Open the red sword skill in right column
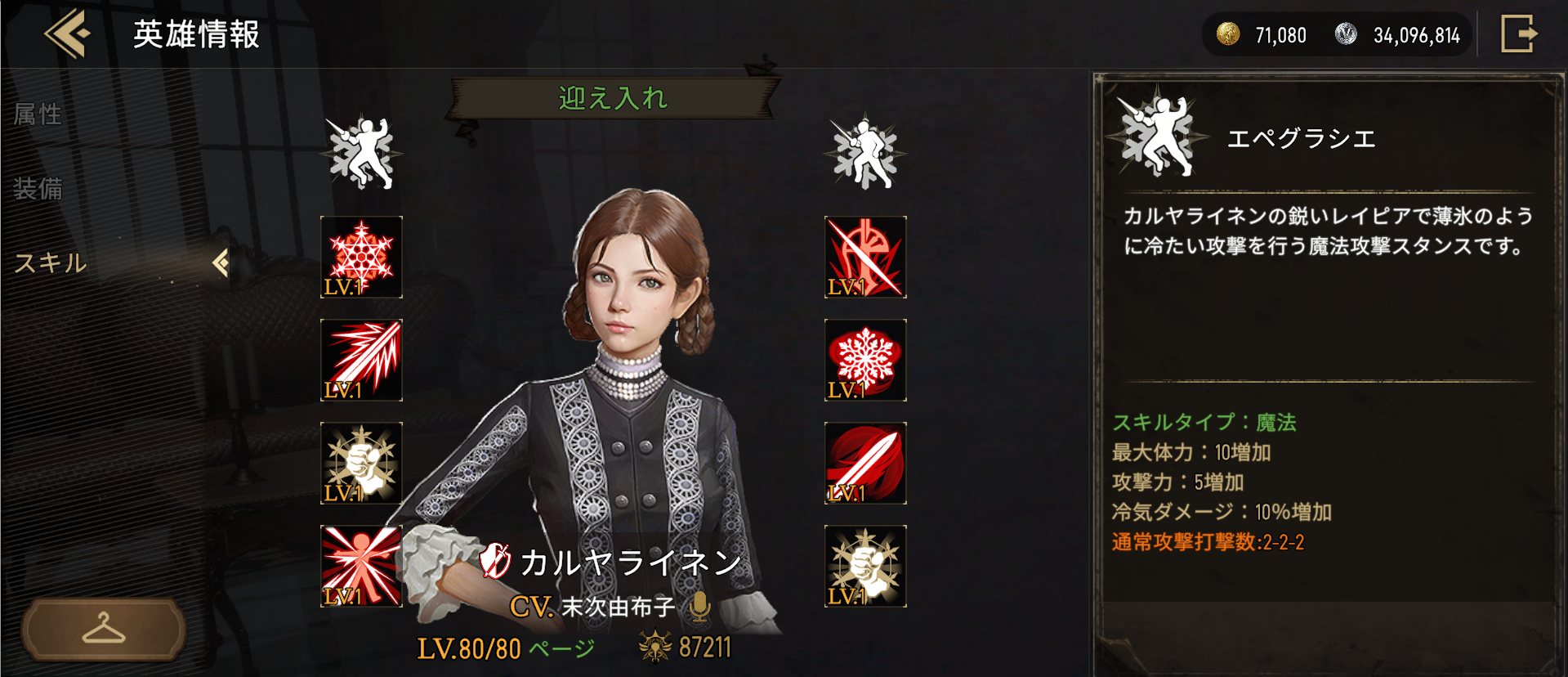Image resolution: width=1568 pixels, height=677 pixels. click(x=865, y=462)
